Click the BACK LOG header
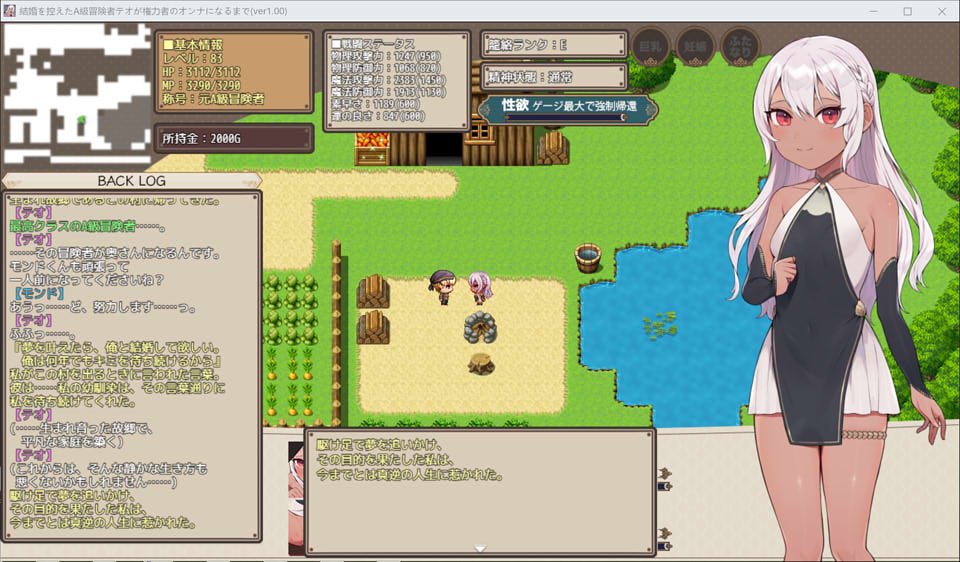 131,181
